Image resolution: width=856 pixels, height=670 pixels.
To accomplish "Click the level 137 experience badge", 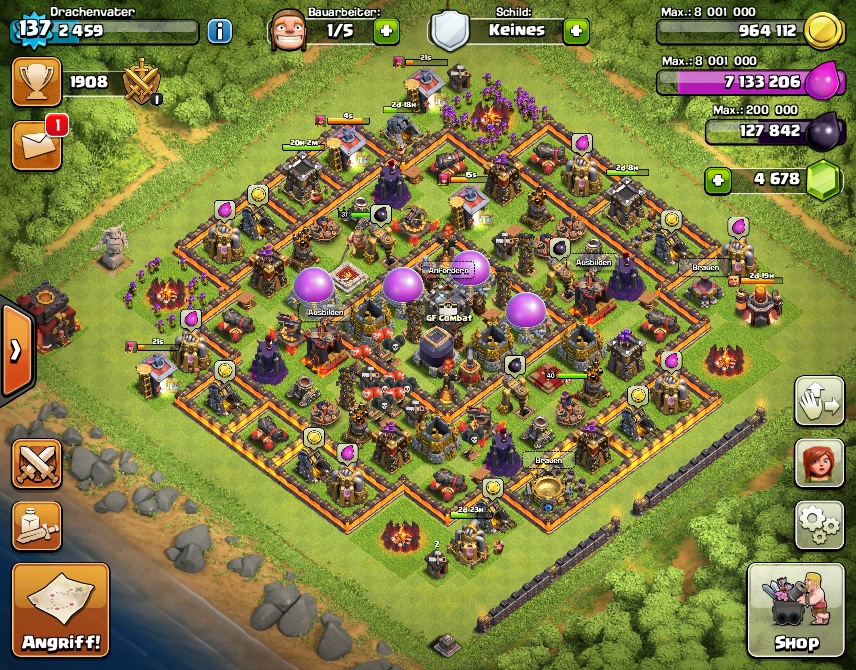I will click(32, 28).
